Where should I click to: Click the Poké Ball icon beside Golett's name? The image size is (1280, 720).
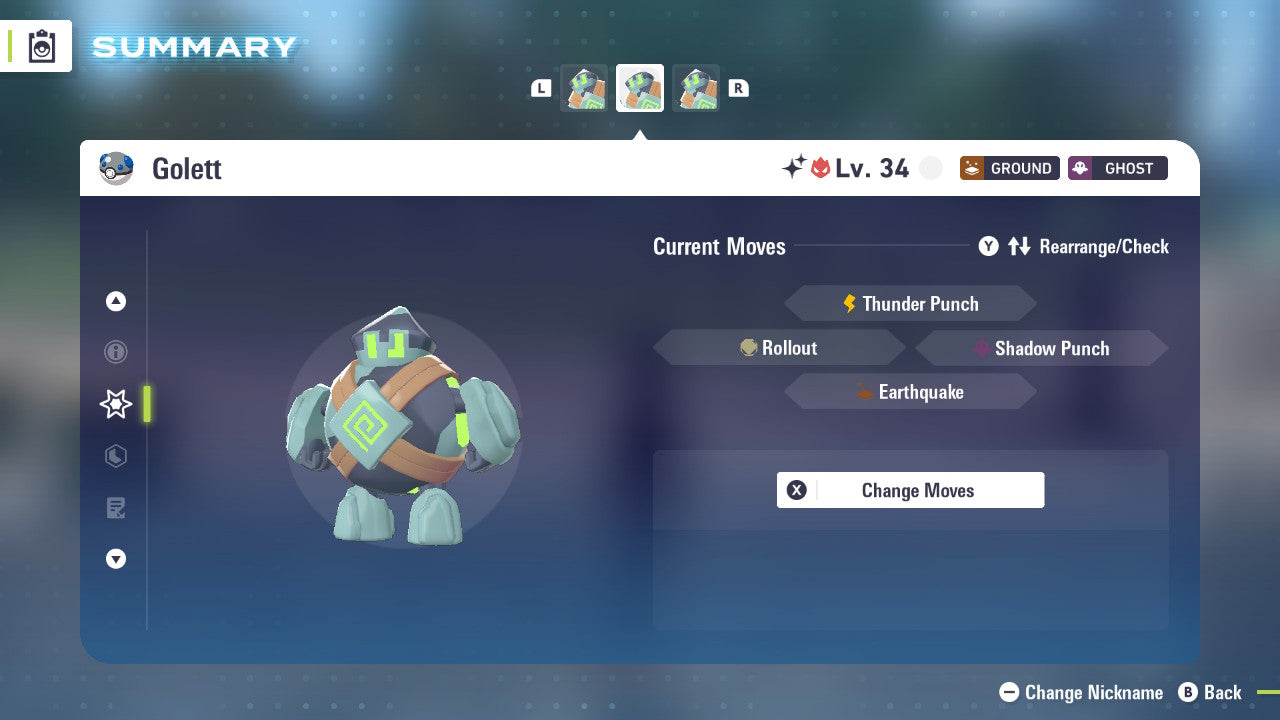coord(116,168)
